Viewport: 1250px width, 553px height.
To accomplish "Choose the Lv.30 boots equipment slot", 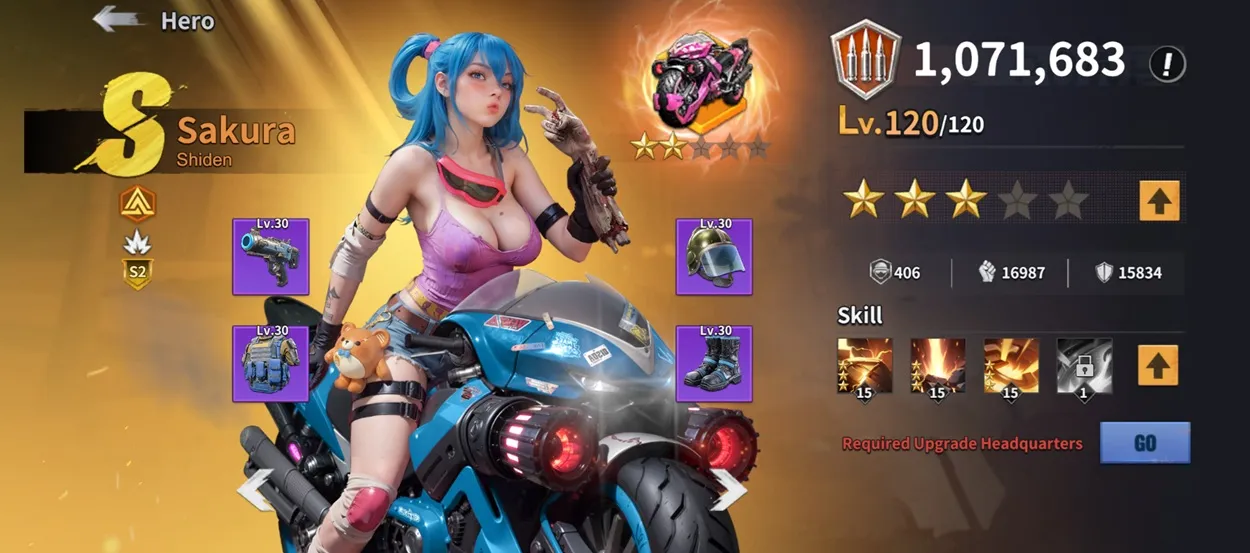I will [713, 364].
